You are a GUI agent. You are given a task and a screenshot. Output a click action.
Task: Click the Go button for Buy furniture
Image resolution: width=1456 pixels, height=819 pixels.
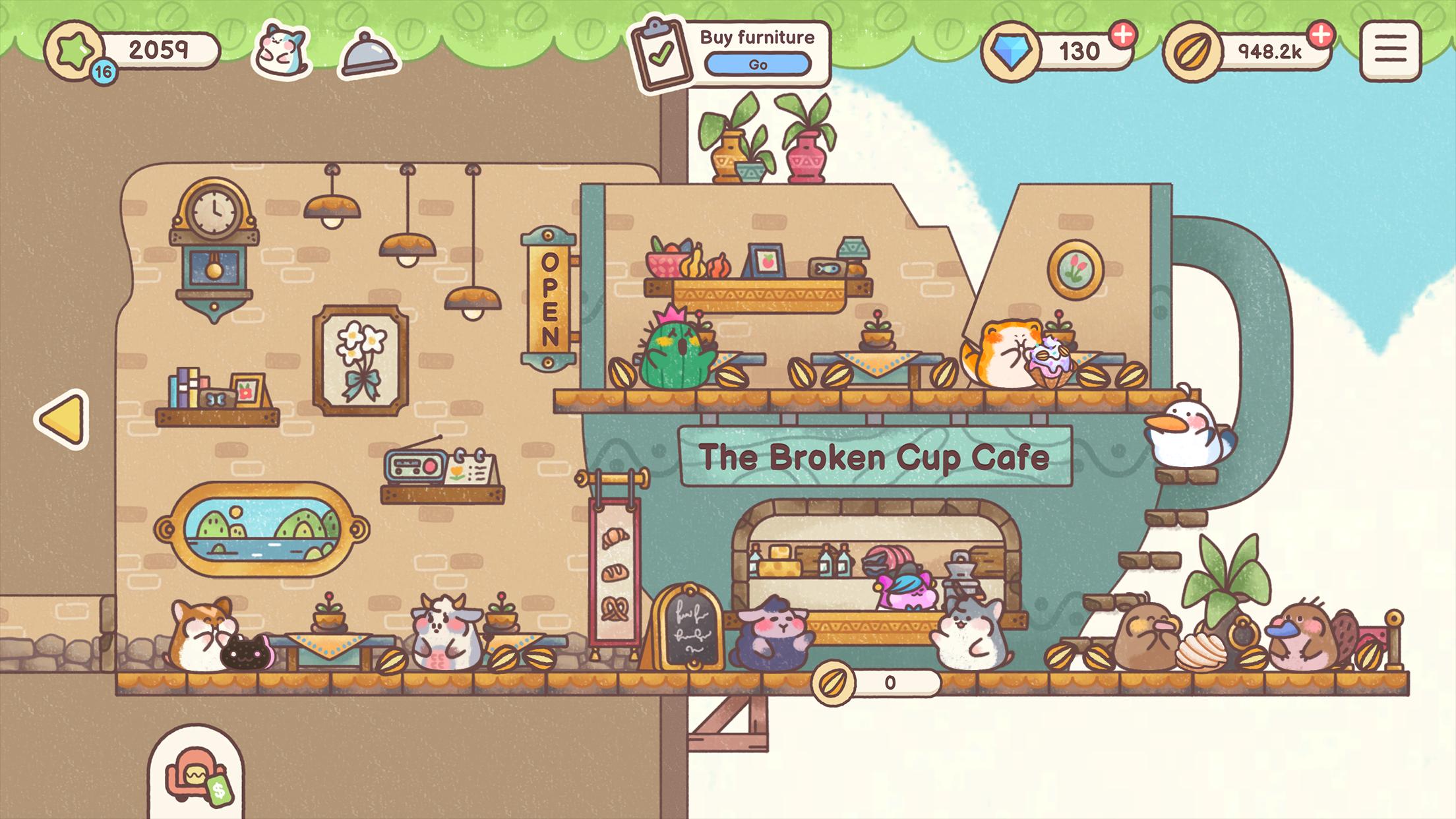click(758, 65)
